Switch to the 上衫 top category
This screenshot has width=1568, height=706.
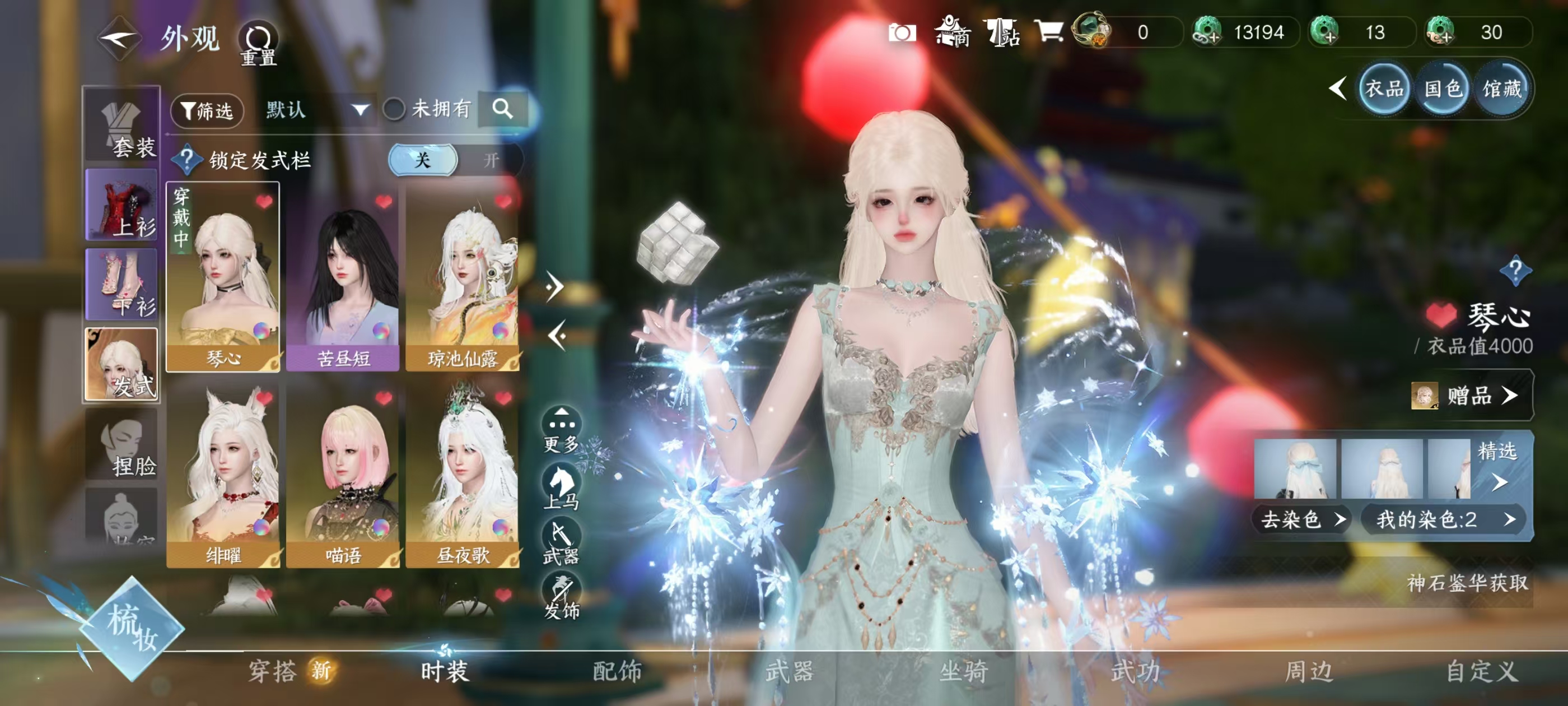pyautogui.click(x=122, y=205)
